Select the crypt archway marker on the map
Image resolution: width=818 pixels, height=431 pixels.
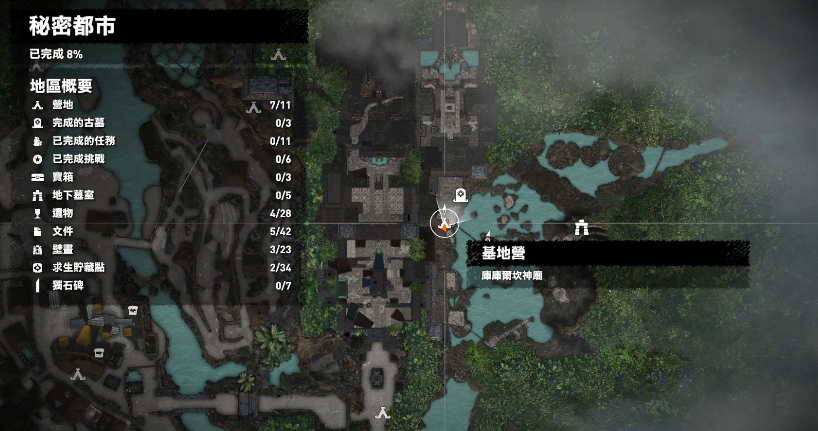[x=581, y=228]
